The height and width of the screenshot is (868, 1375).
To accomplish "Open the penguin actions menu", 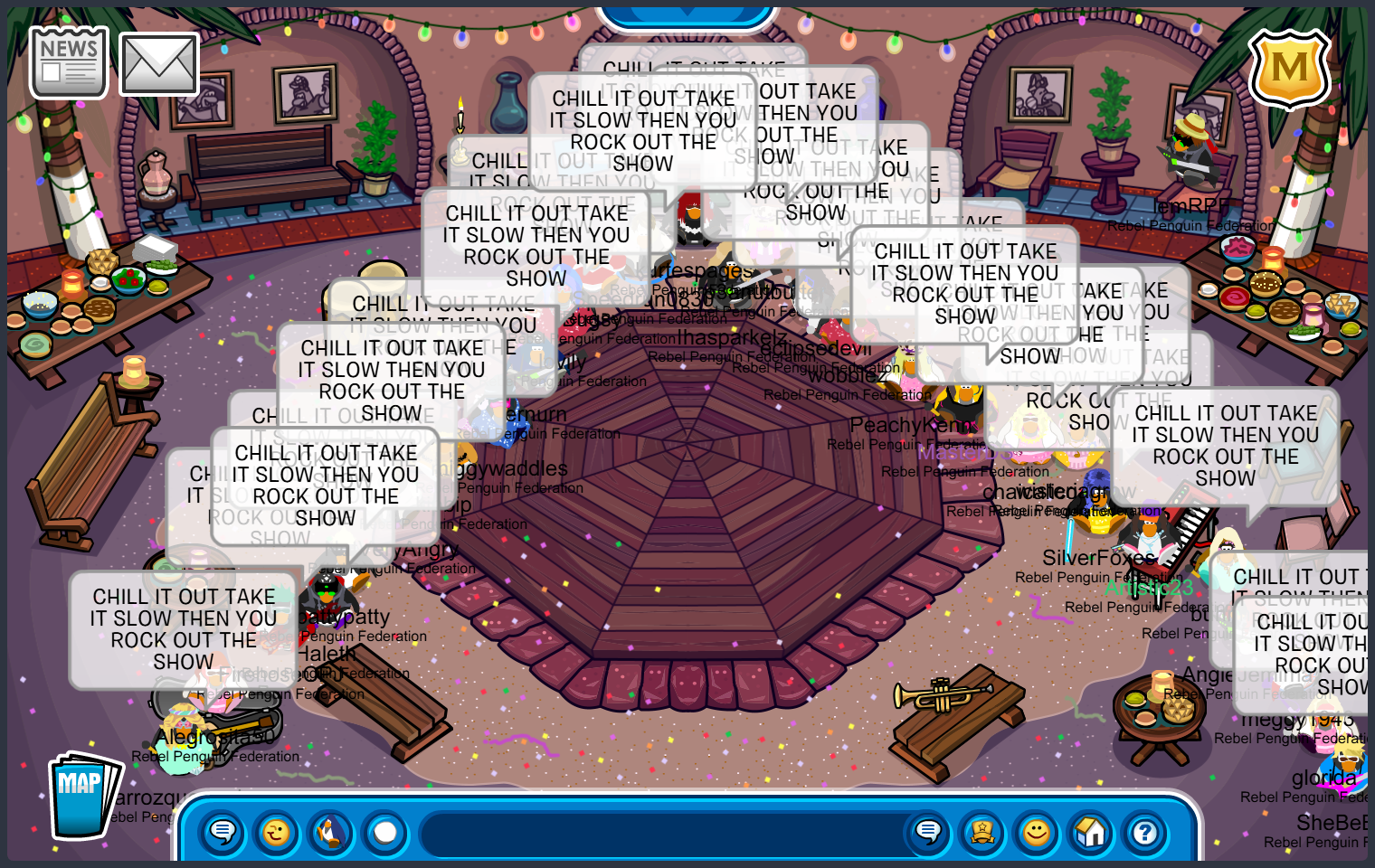I will coord(331,832).
